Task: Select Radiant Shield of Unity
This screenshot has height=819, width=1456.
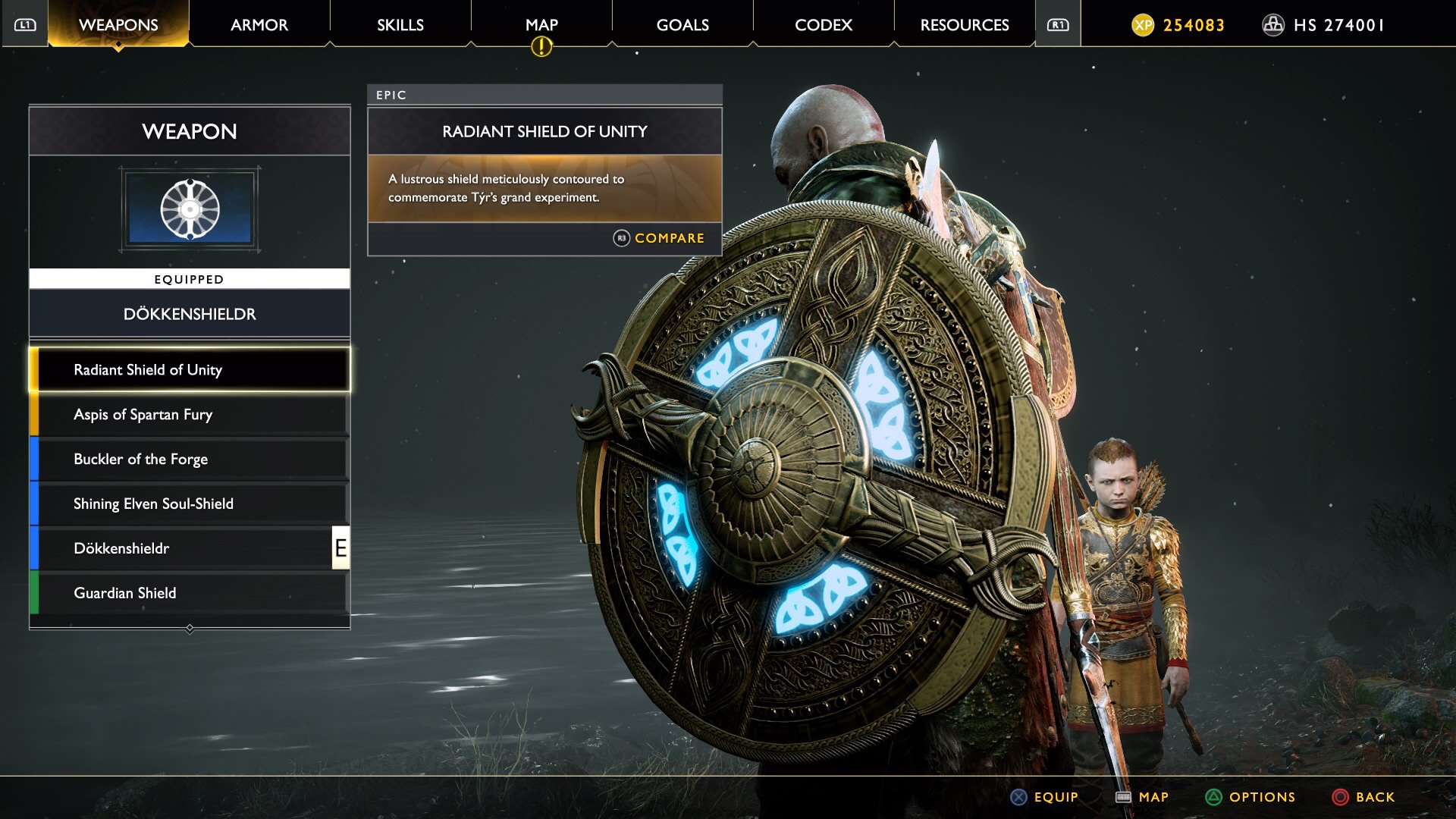Action: tap(190, 370)
